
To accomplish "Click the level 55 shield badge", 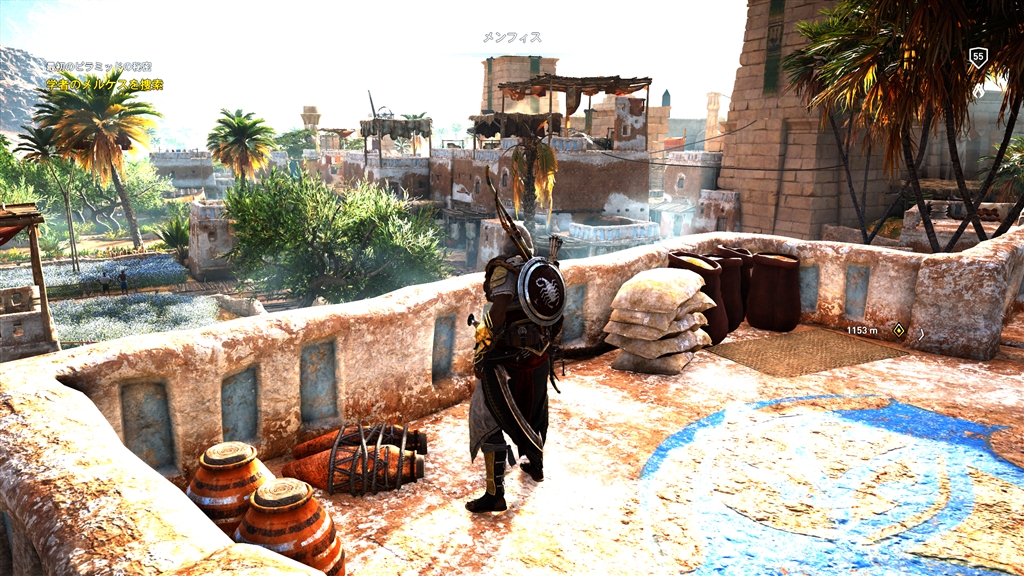I will (x=978, y=58).
